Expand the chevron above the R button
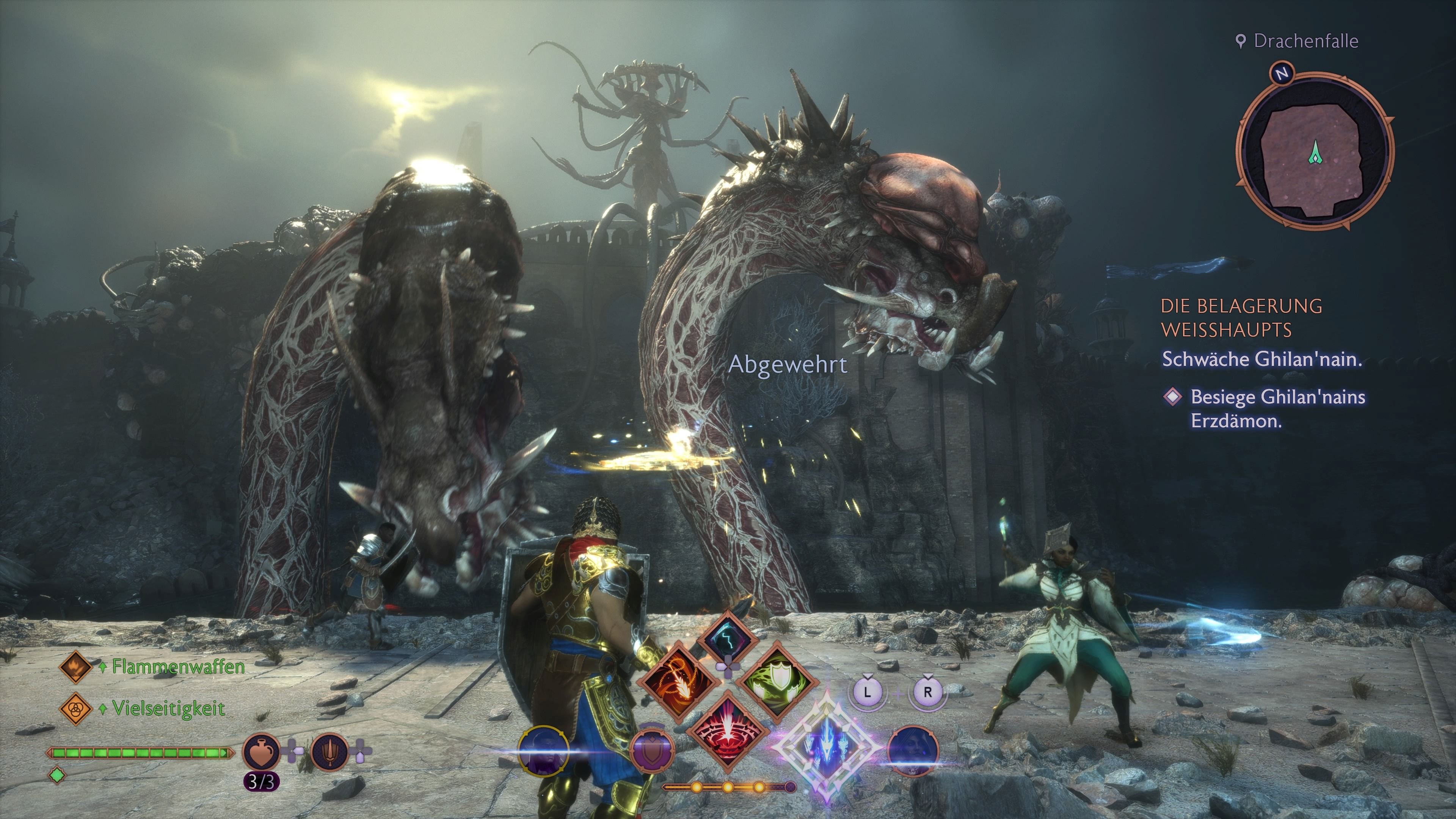 coord(928,676)
